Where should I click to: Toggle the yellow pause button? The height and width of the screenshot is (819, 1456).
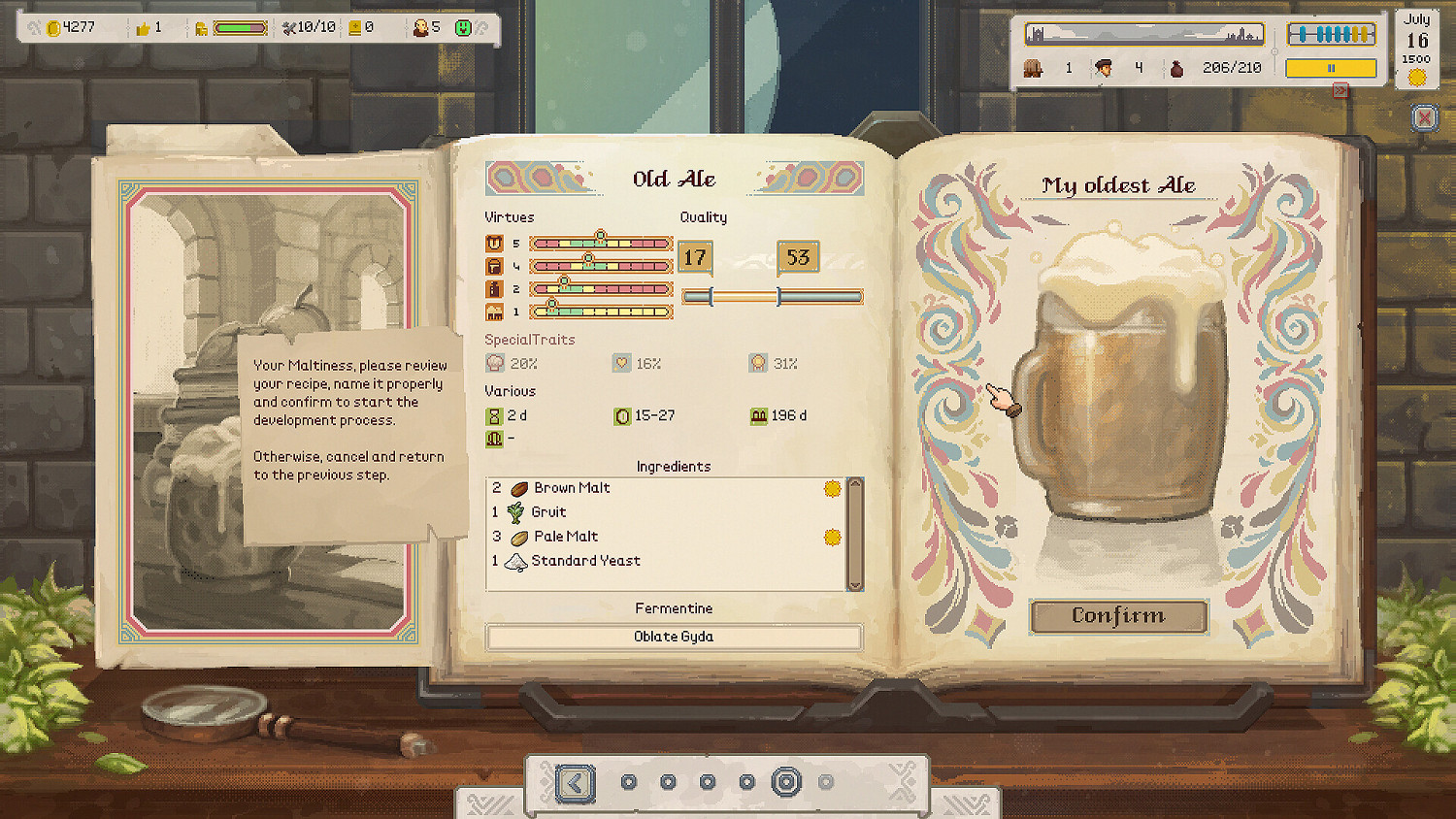click(1331, 68)
